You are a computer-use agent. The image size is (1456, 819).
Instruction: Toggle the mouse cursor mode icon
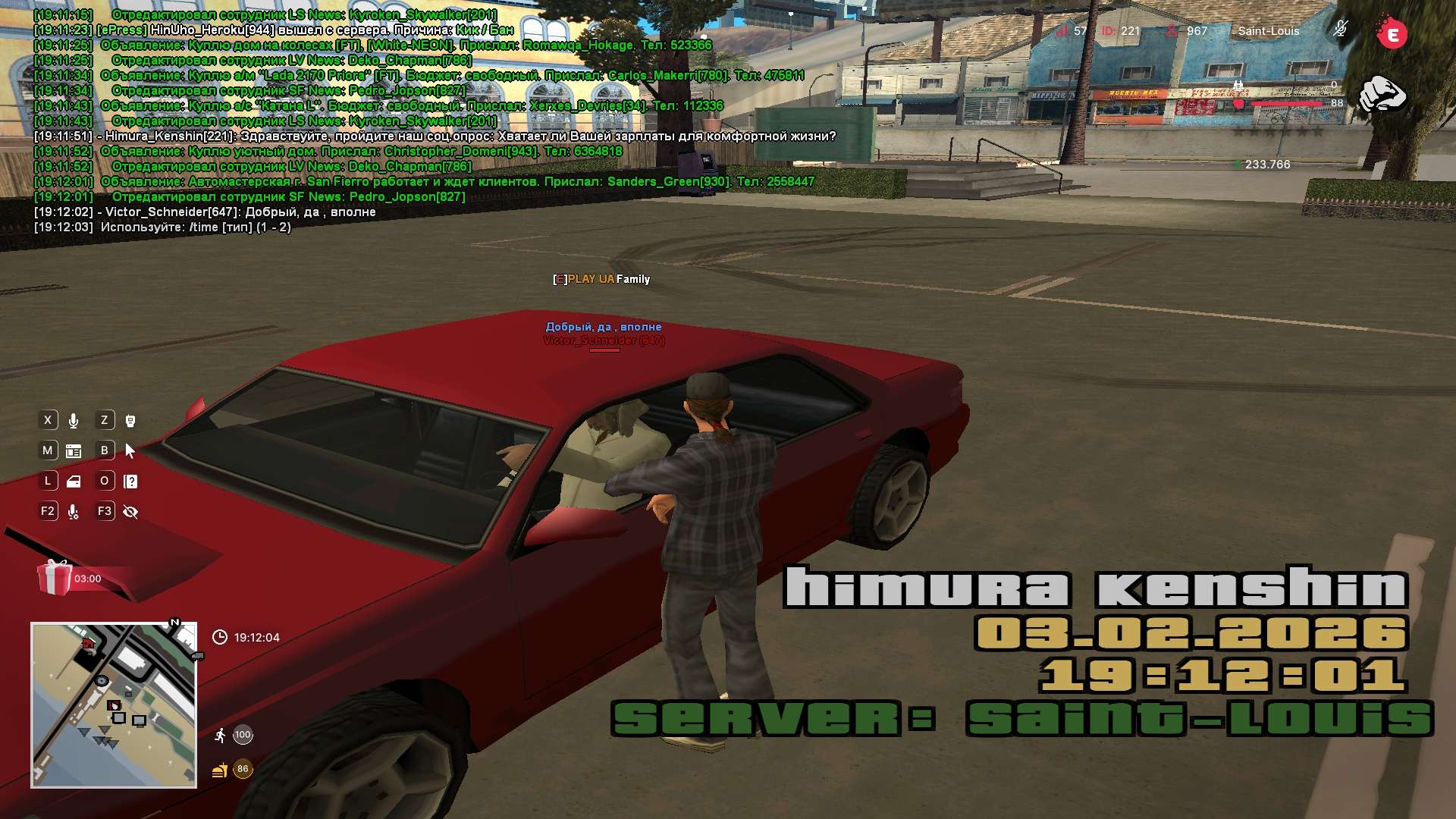(x=130, y=451)
